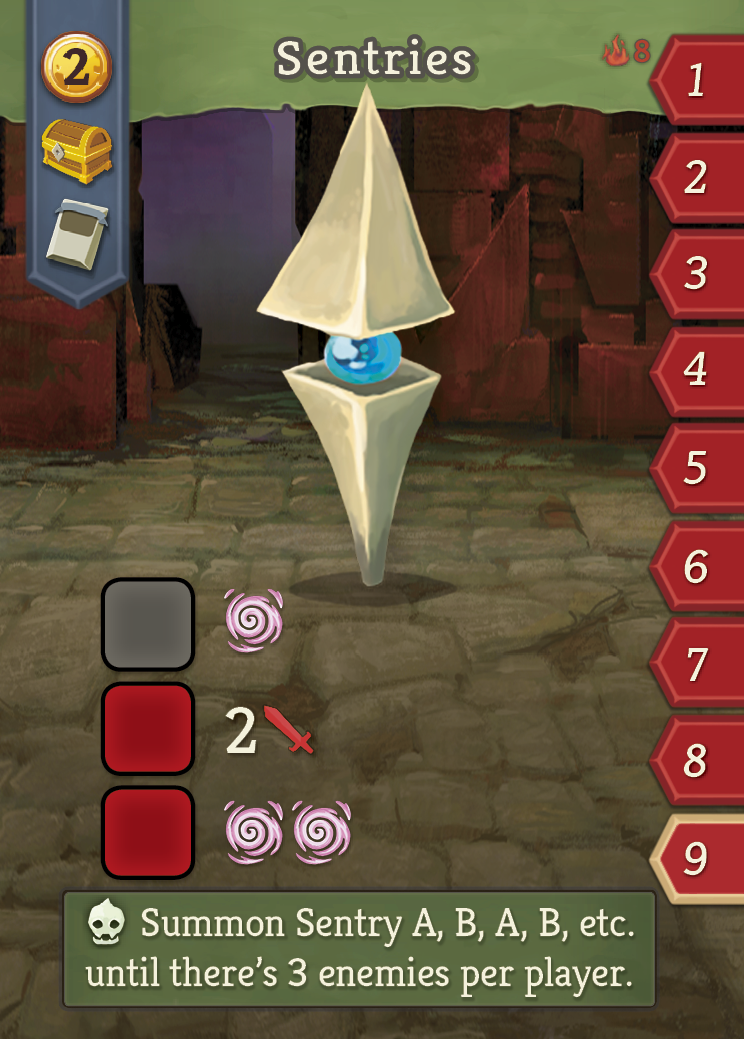Viewport: 744px width, 1039px height.
Task: Pick the red slot beside two swirl icons
Action: pos(148,833)
